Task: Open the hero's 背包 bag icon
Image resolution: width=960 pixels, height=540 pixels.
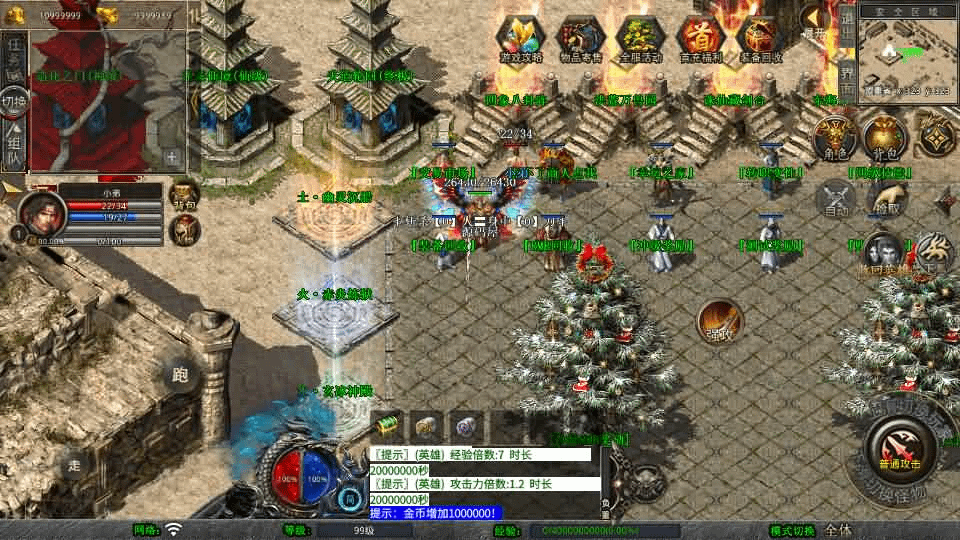Action: click(184, 195)
